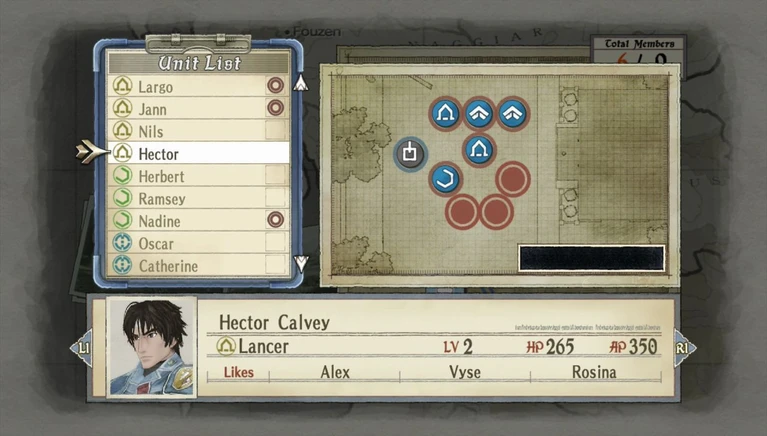This screenshot has width=767, height=436.
Task: Click Hector Calvey's portrait
Action: click(x=152, y=347)
